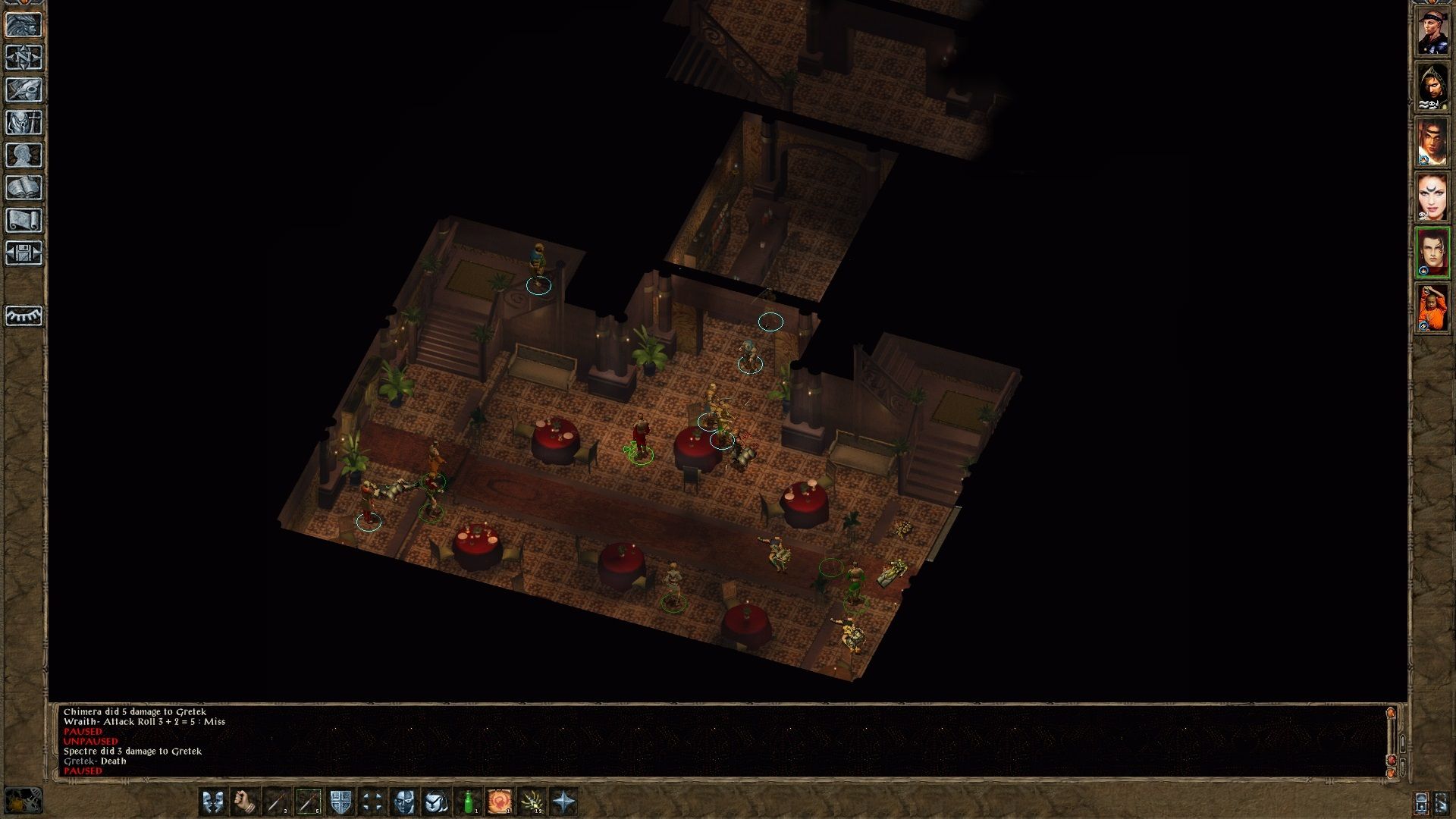Viewport: 1456px width, 819px height.
Task: Show the character record silhouette button
Action: 24,155
